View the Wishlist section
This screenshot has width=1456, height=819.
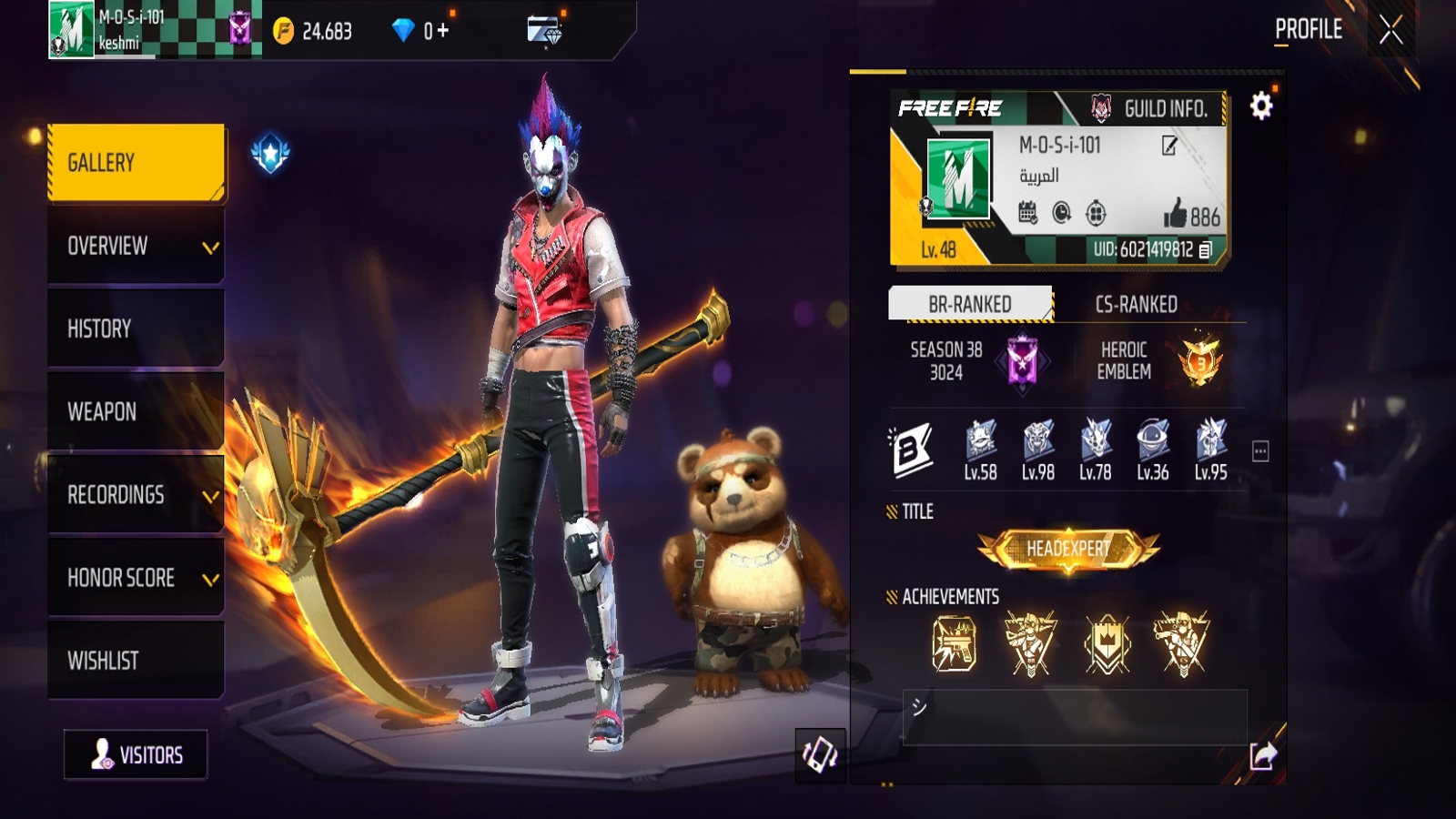(135, 661)
